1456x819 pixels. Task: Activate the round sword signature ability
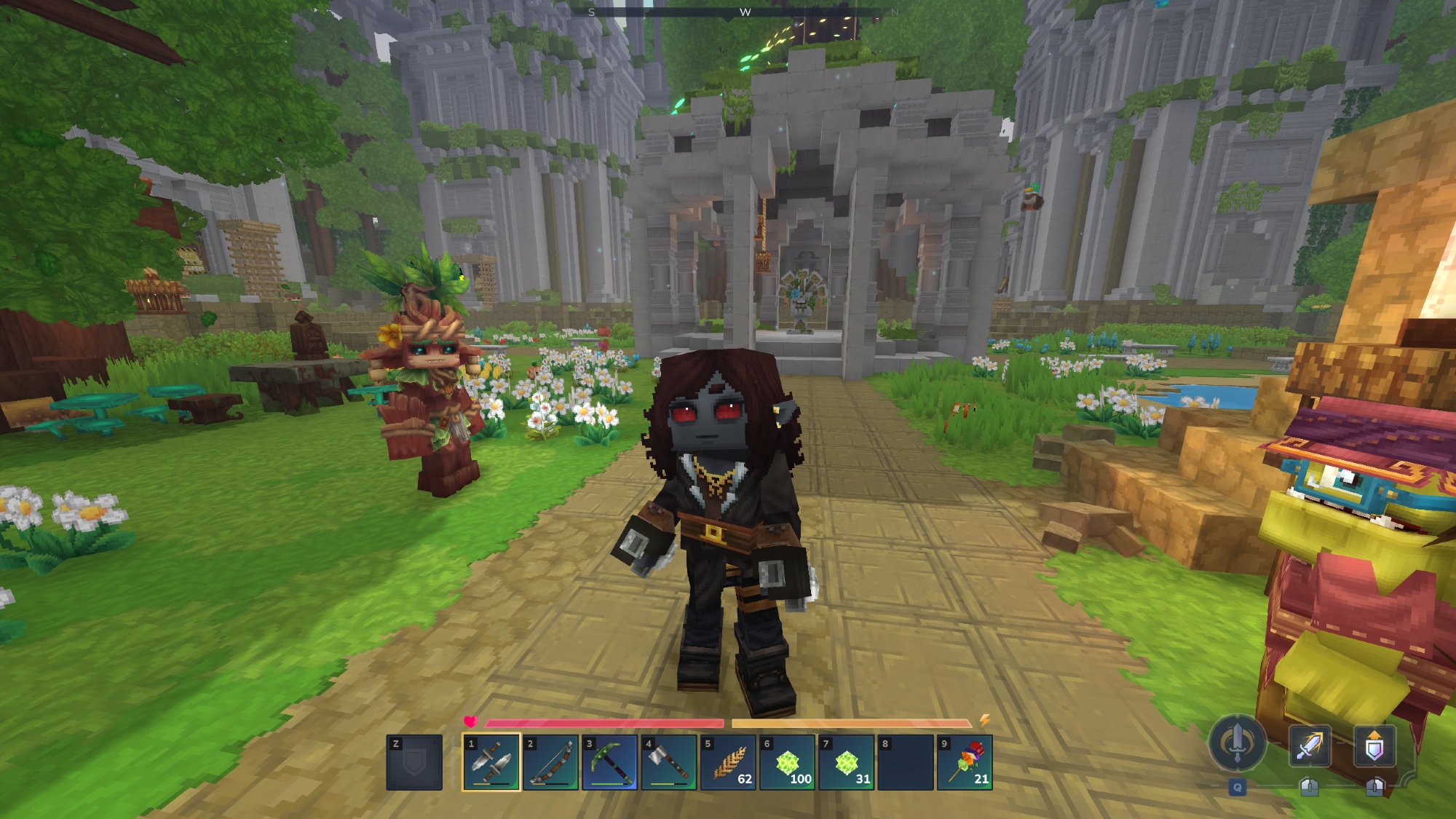point(1237,743)
